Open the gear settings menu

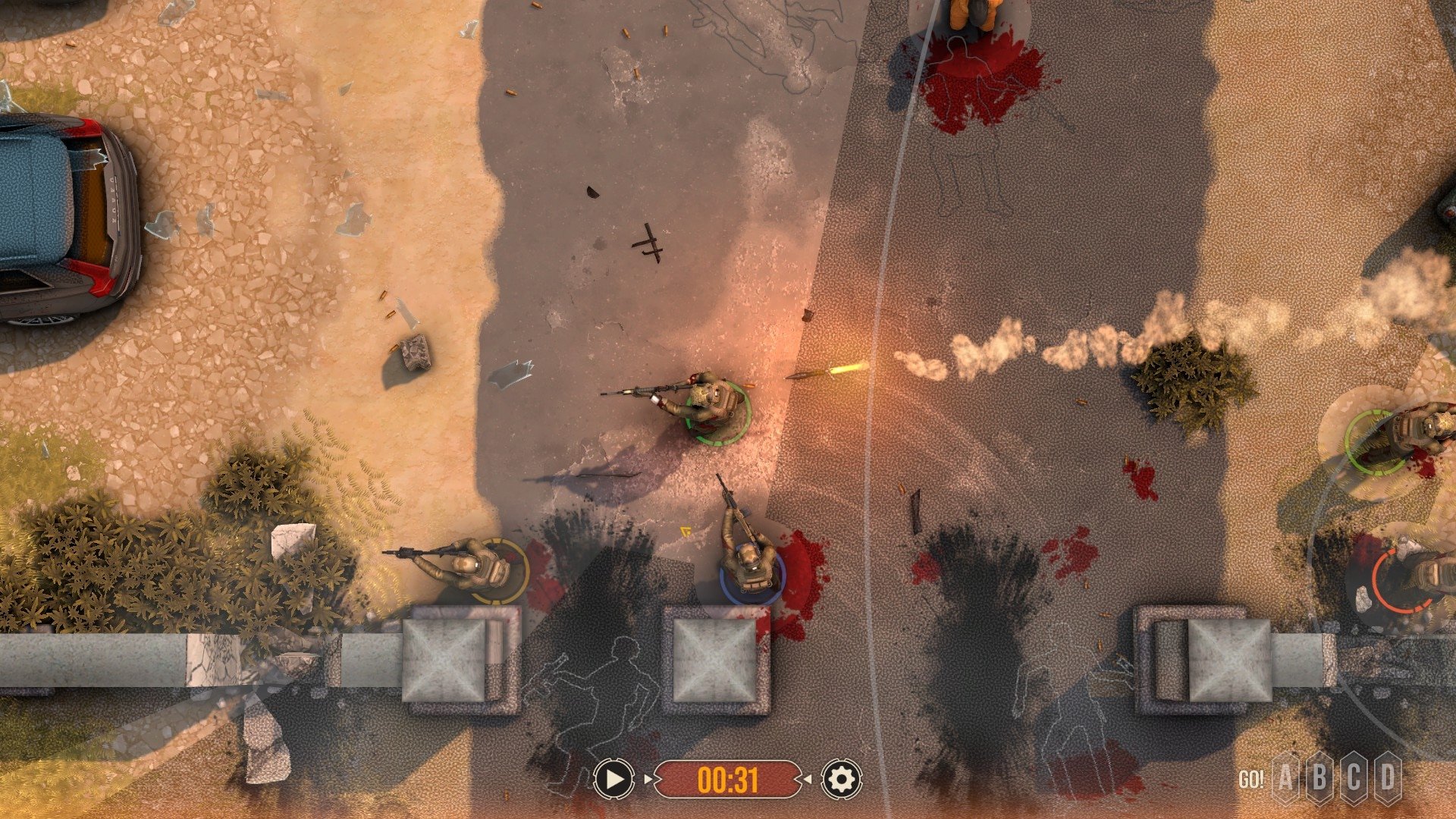[841, 779]
